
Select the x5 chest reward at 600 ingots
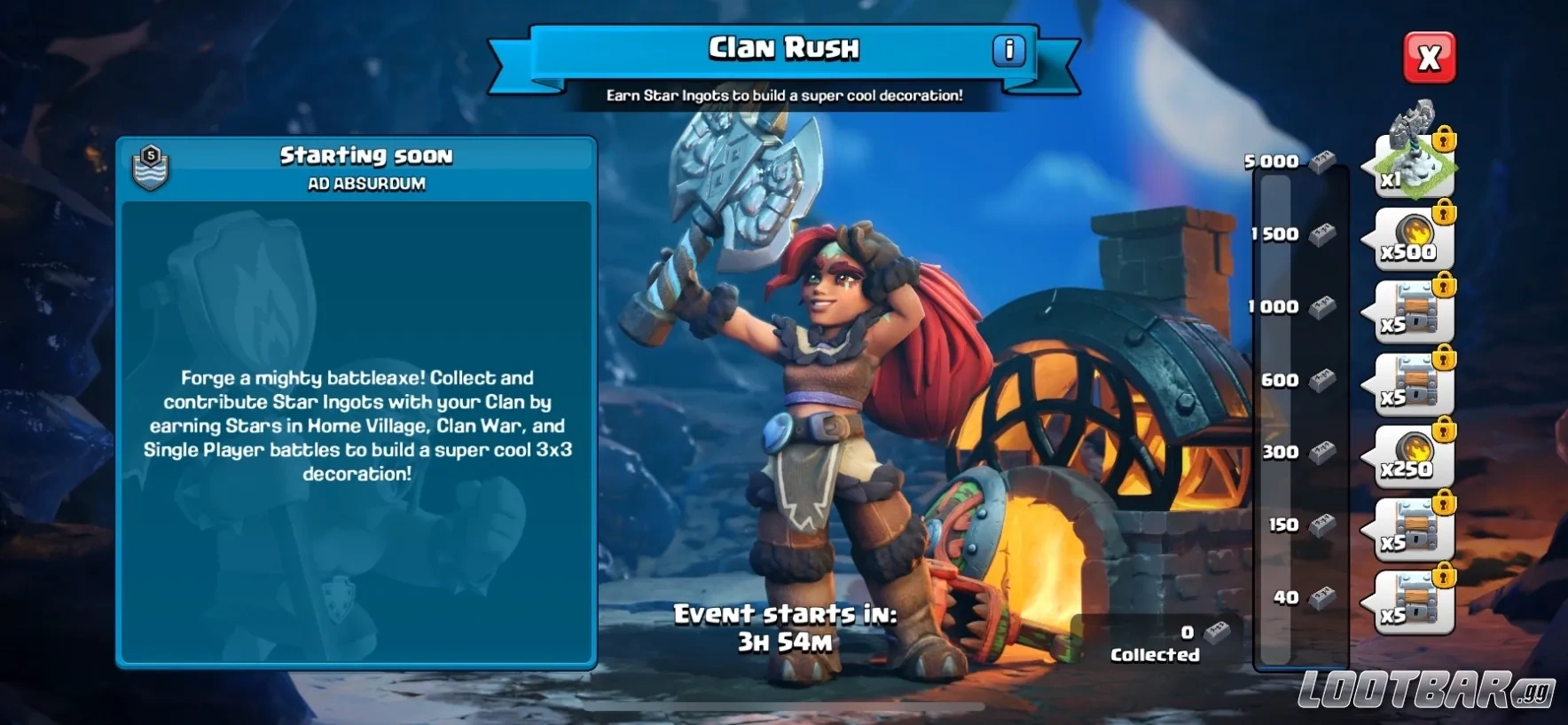point(1410,383)
